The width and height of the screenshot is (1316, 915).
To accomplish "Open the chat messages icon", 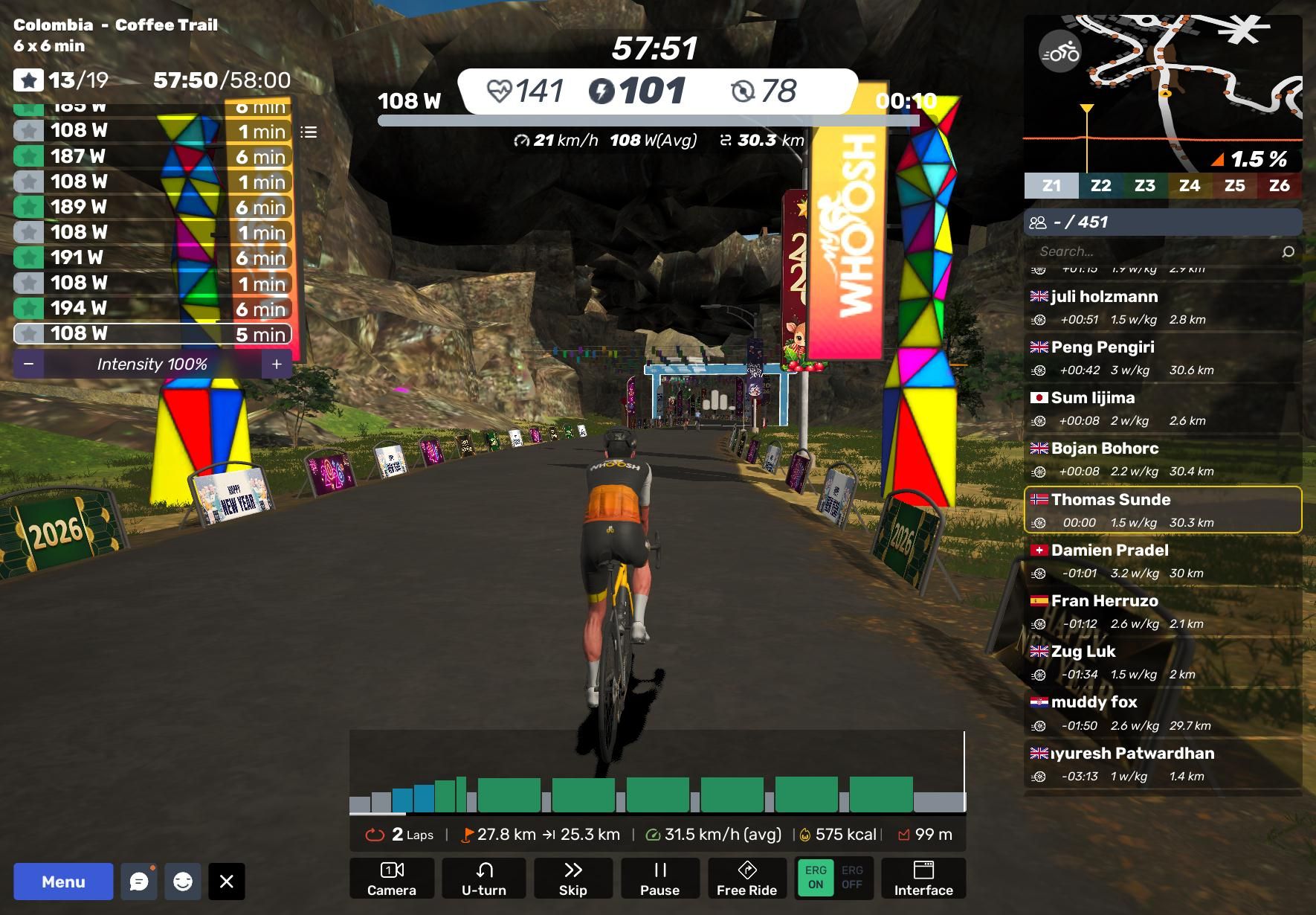I will (139, 882).
